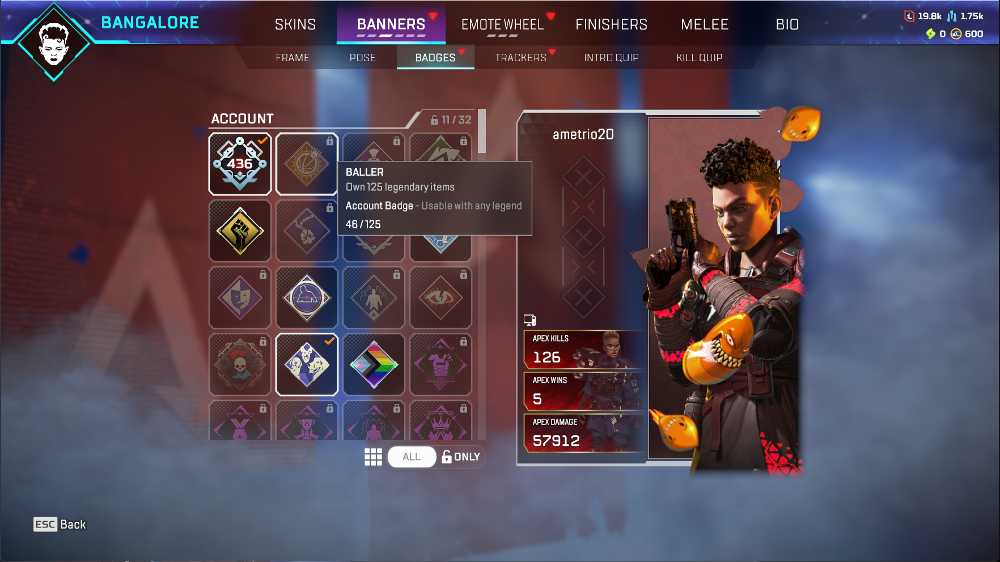
Task: Choose the gold raised fist badge
Action: coord(240,231)
